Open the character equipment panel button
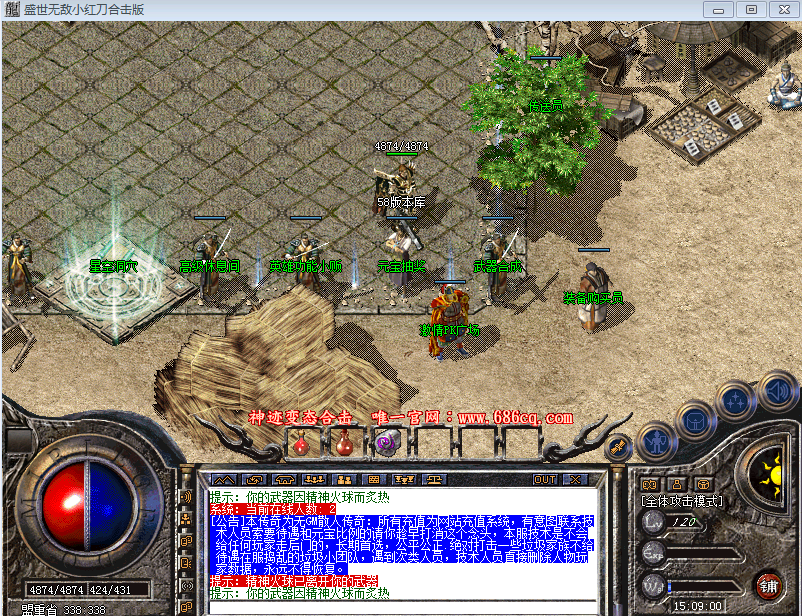The height and width of the screenshot is (616, 802). click(x=655, y=440)
